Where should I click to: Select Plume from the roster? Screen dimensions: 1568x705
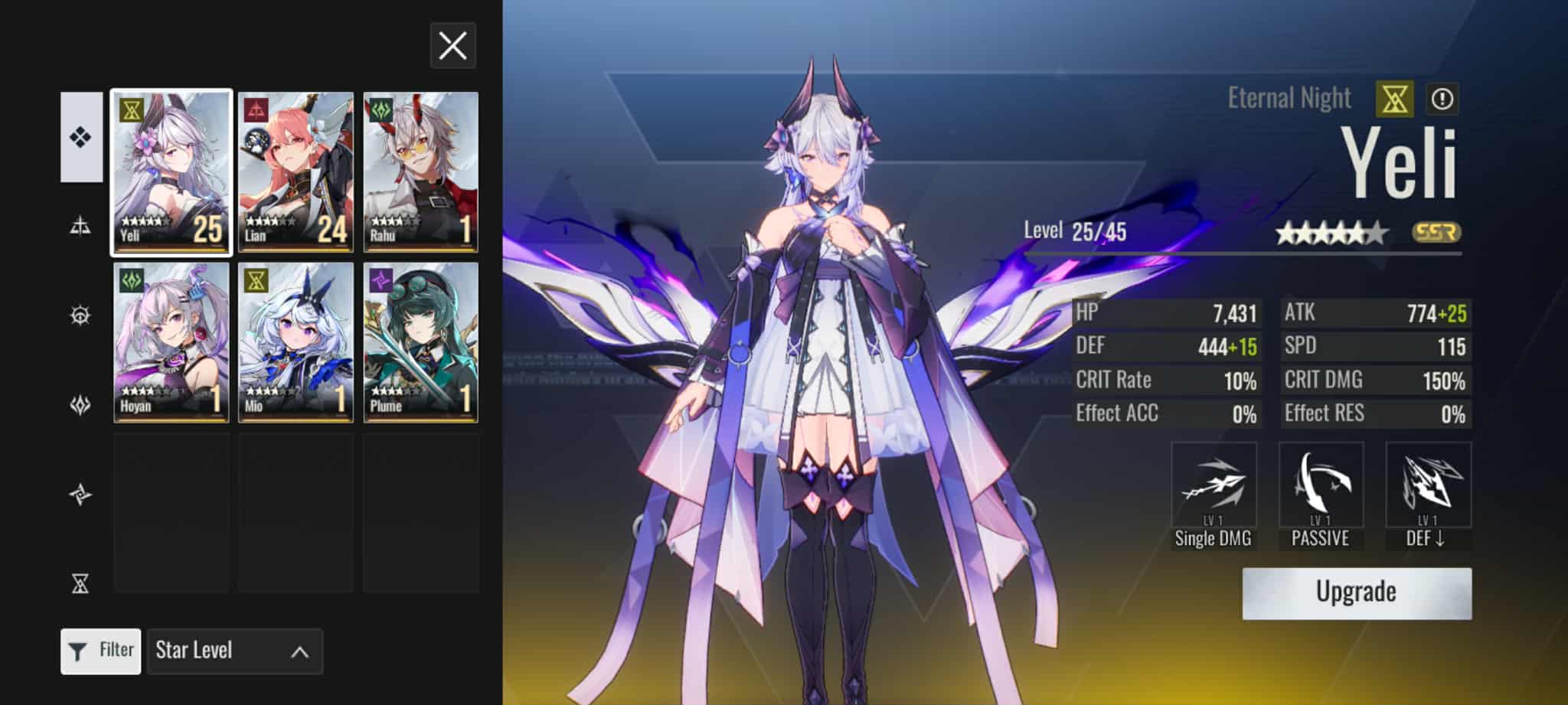[x=420, y=342]
